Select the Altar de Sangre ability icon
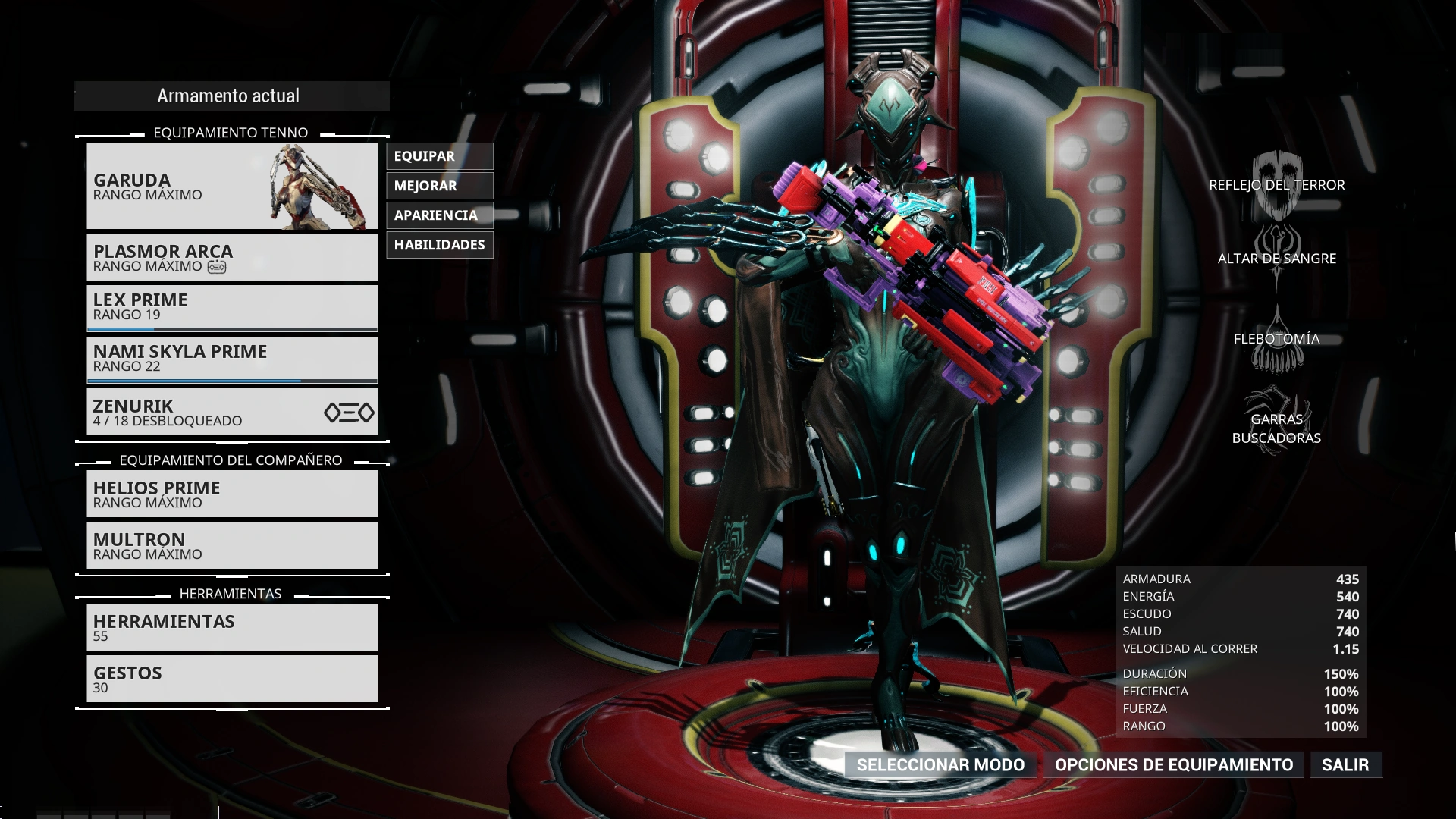Viewport: 1456px width, 819px height. coord(1277,258)
